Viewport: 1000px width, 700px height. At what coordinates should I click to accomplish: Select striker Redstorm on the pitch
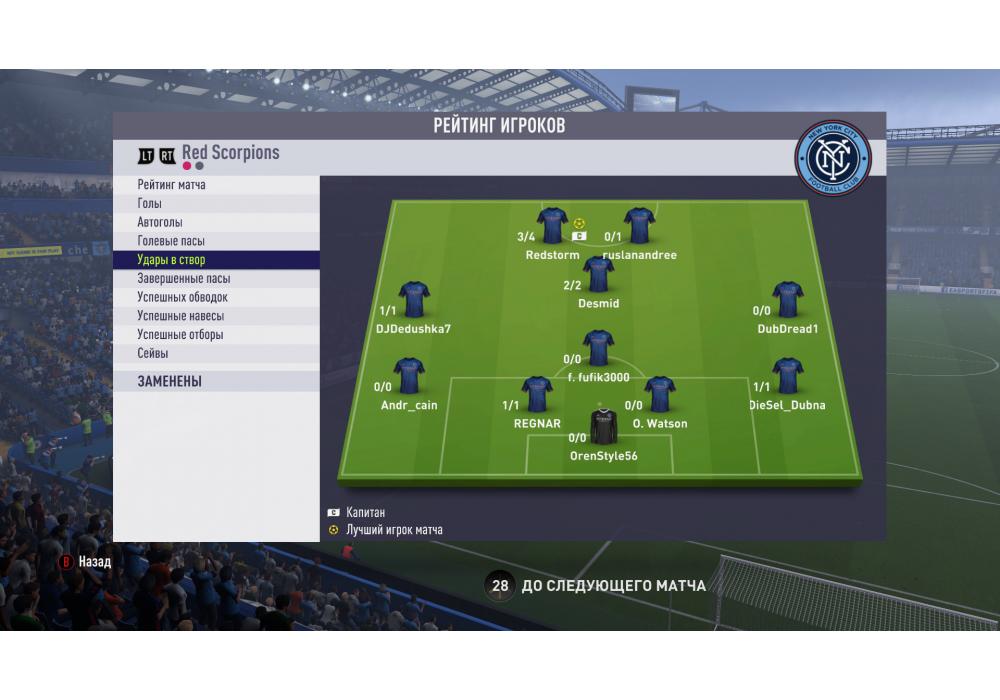pos(552,226)
